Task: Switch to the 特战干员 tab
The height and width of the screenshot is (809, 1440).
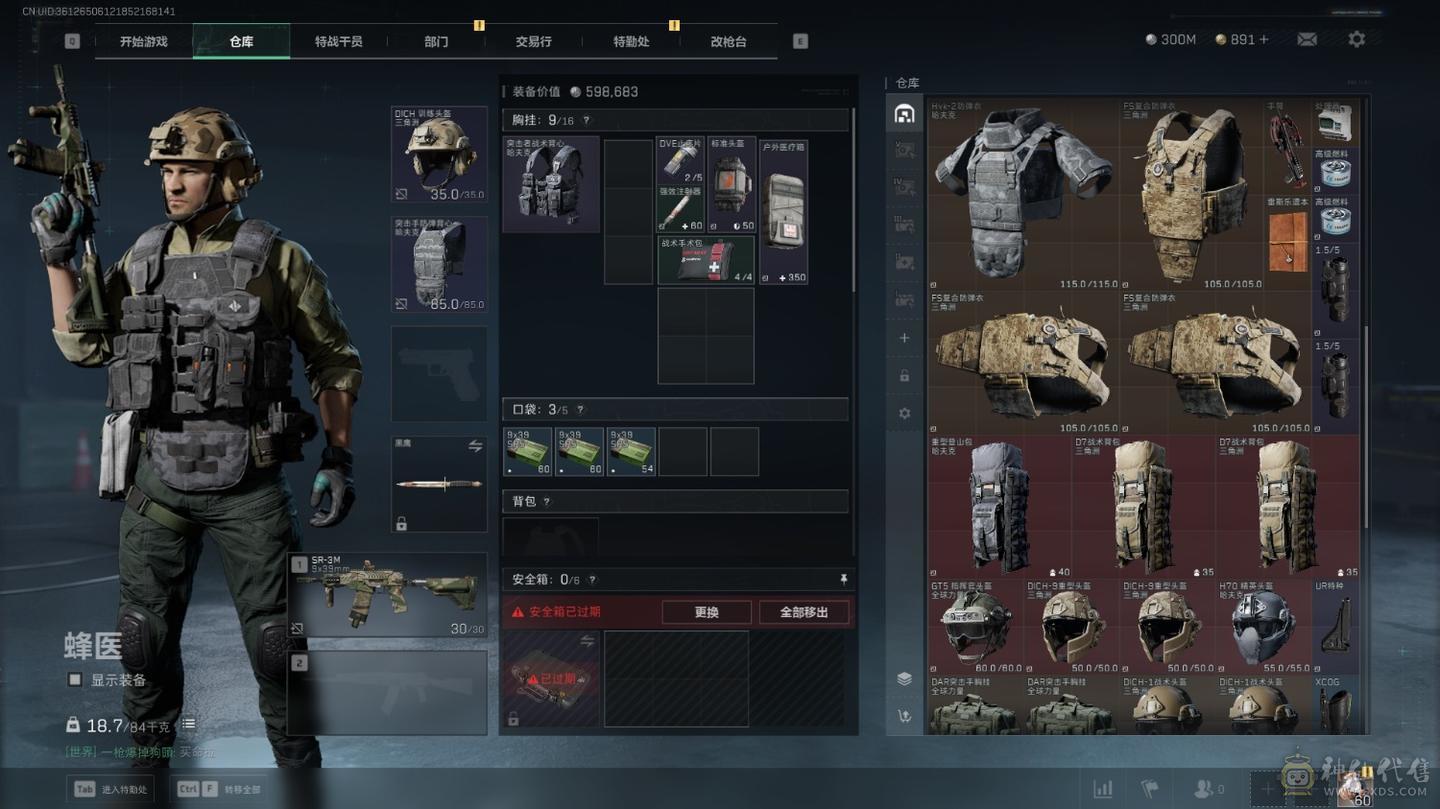Action: point(338,42)
